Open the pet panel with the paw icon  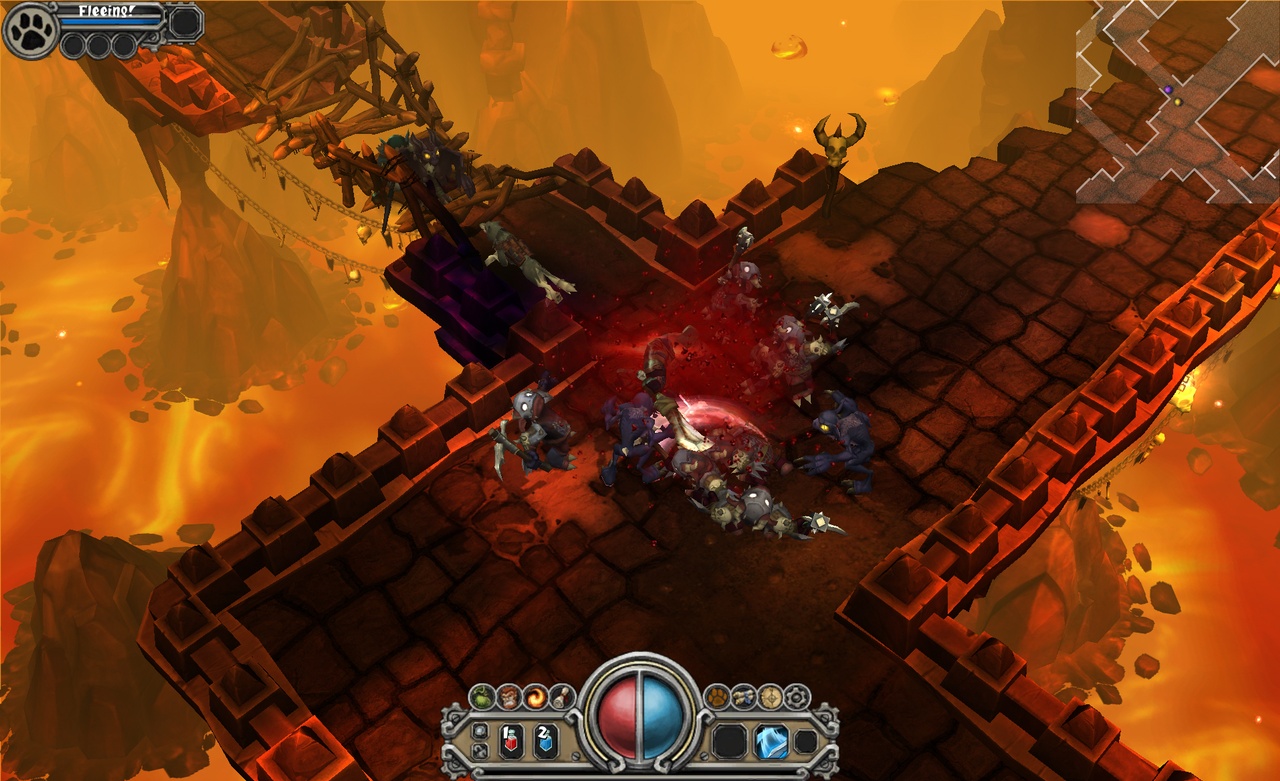coord(717,696)
